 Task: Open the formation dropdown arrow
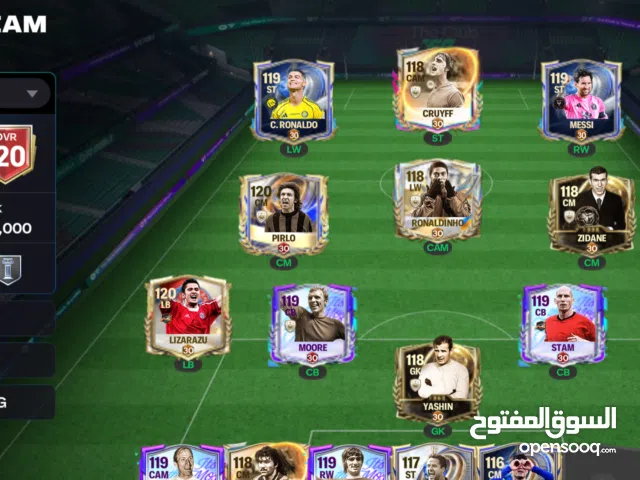(x=32, y=94)
